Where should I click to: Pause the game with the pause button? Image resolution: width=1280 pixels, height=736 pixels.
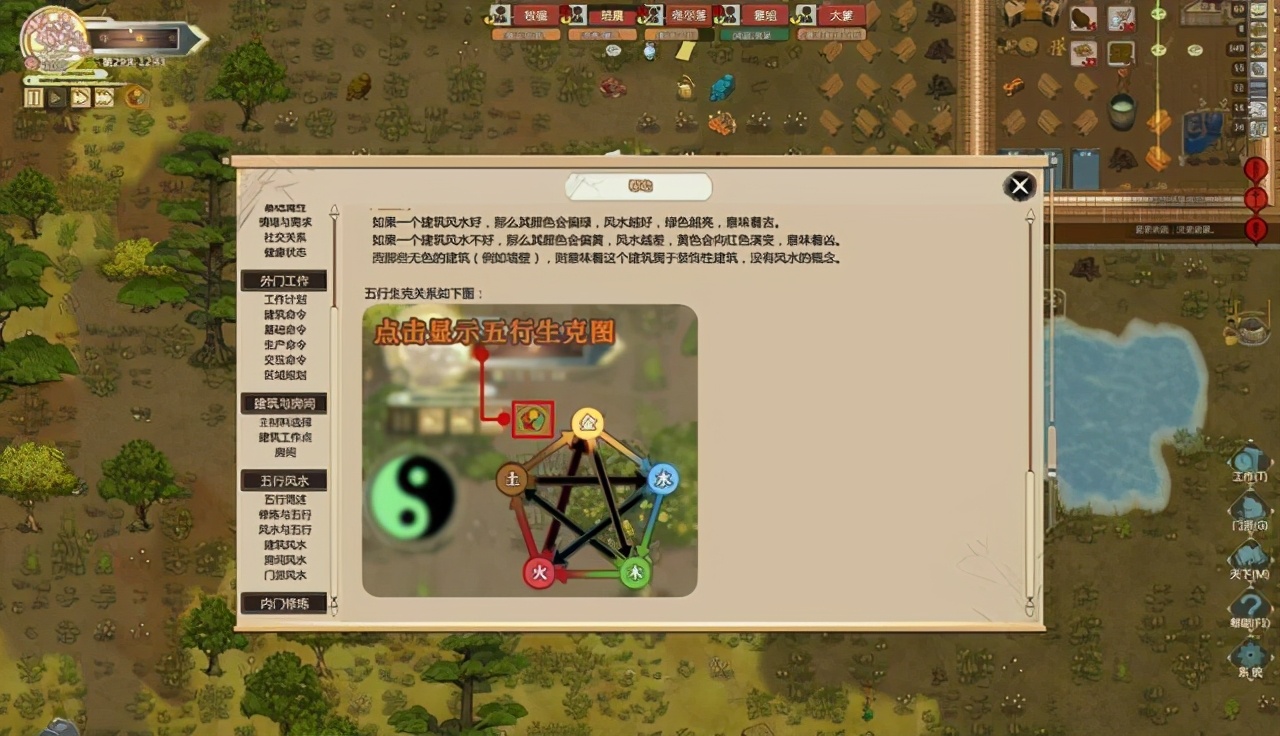pos(36,97)
